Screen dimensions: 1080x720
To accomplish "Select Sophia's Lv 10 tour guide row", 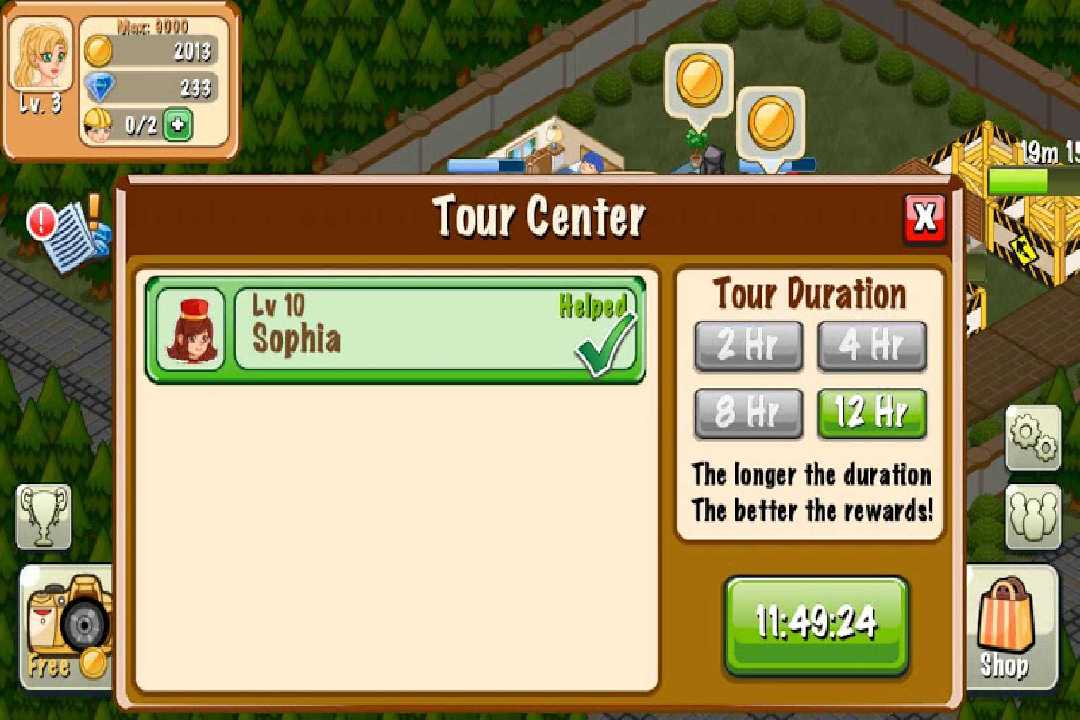I will point(395,330).
